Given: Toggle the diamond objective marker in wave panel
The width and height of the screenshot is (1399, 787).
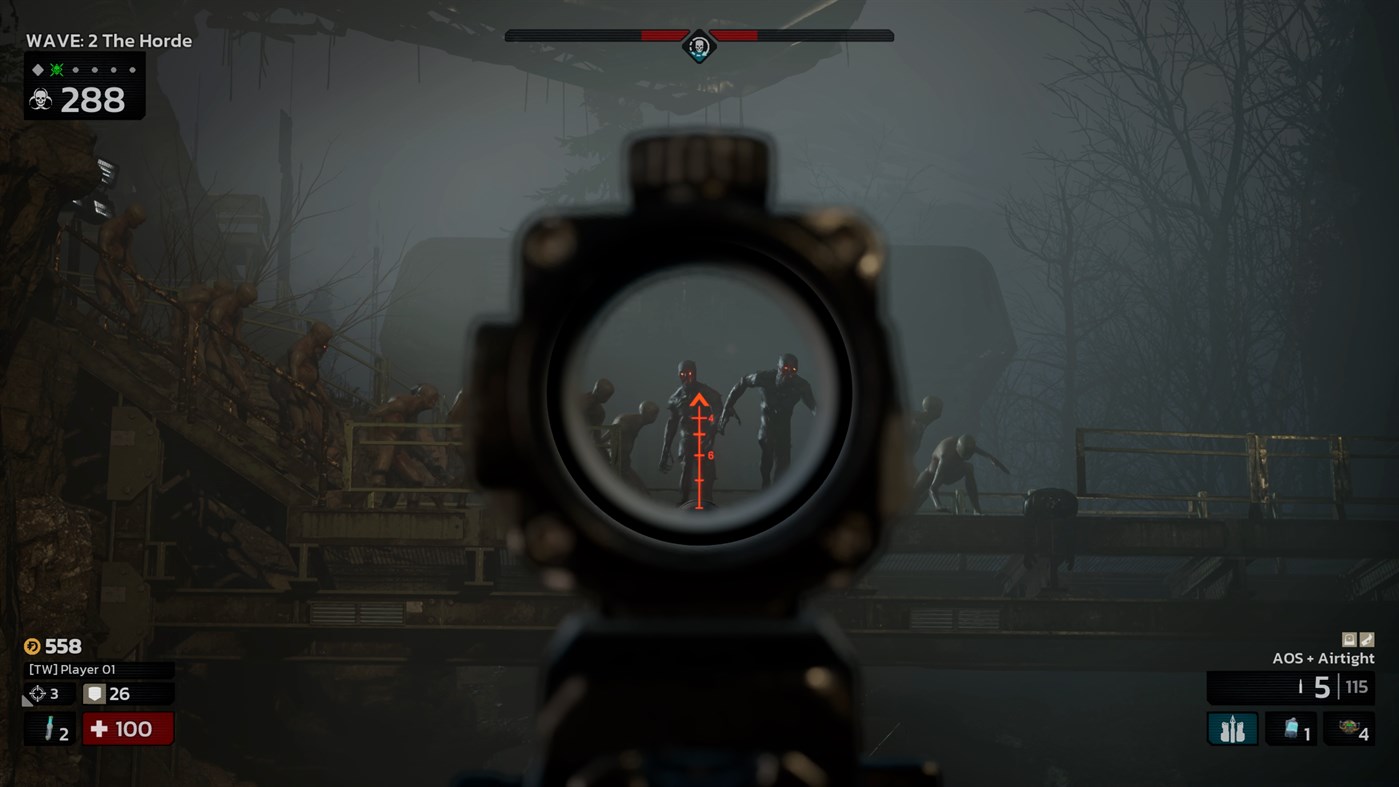Looking at the screenshot, I should 37,70.
